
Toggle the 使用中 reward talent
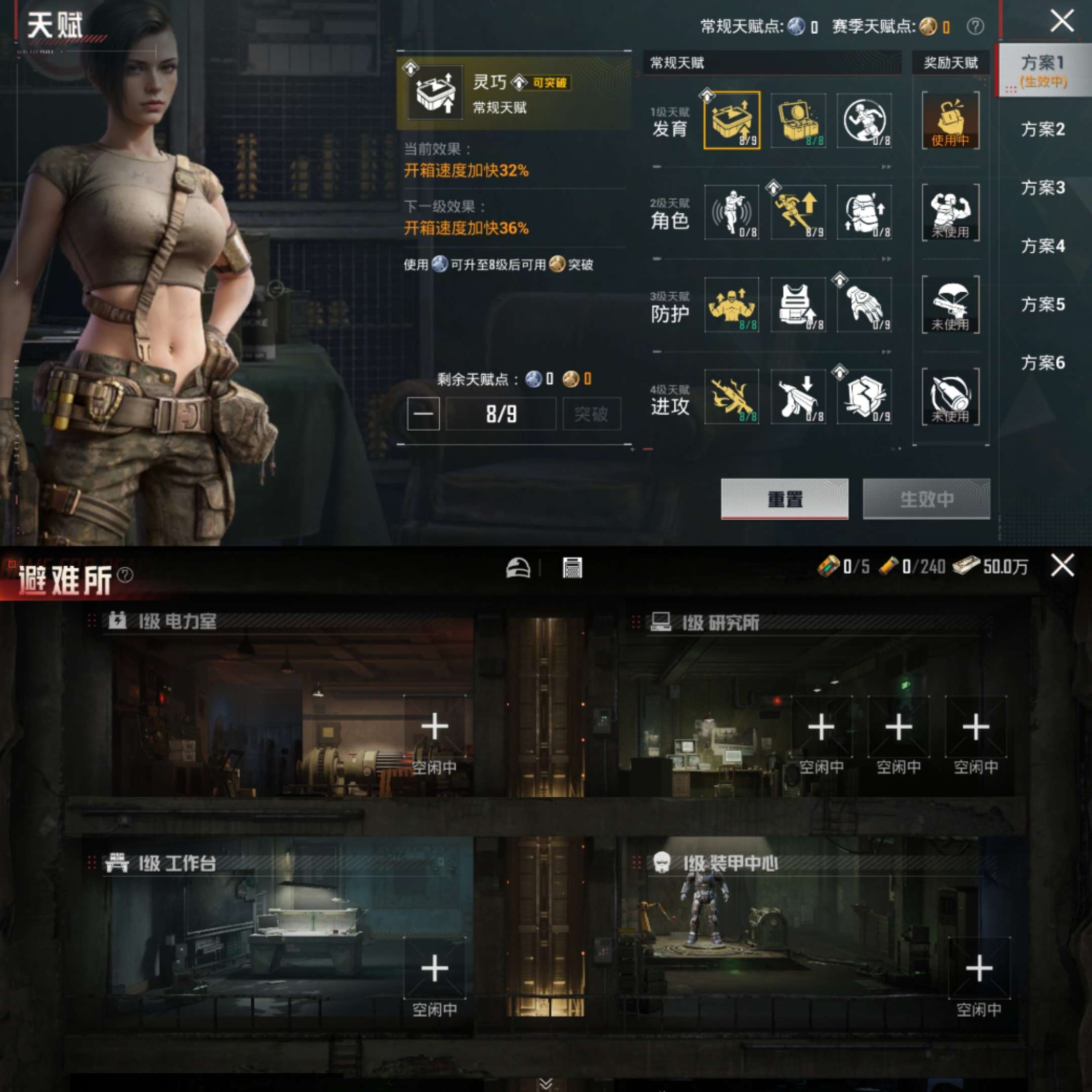[949, 120]
